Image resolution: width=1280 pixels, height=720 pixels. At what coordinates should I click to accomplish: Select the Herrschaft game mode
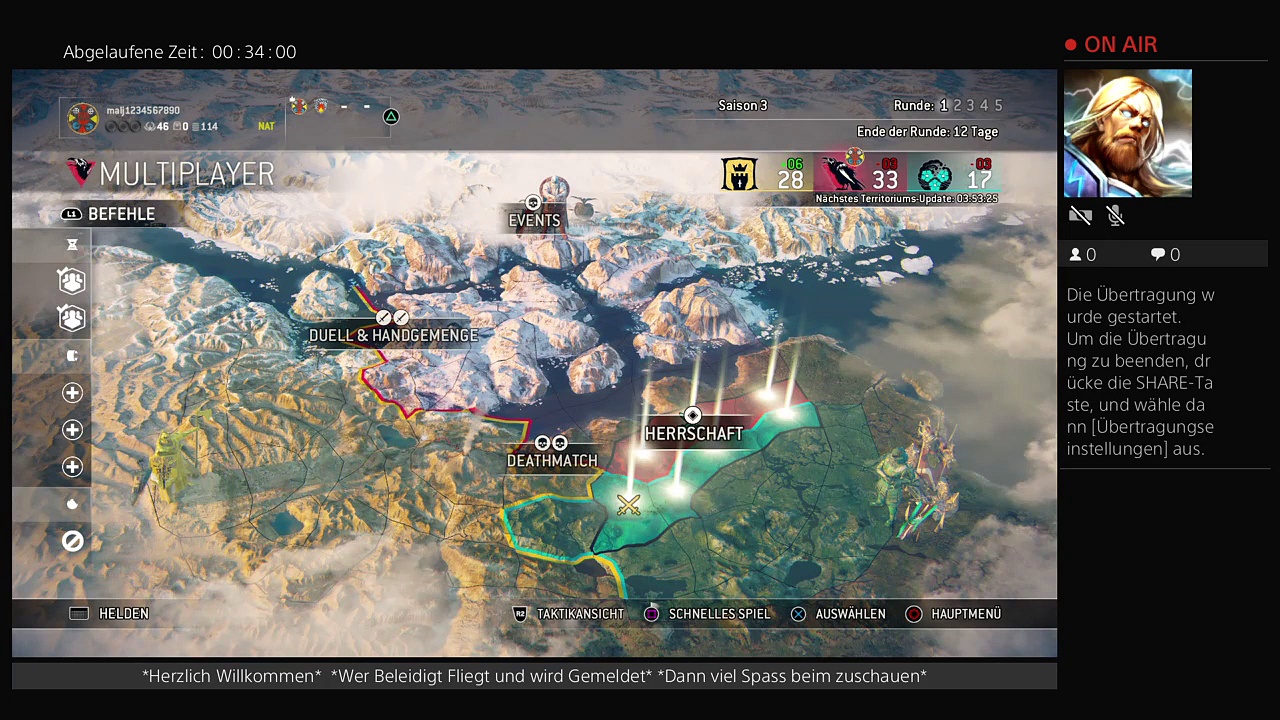click(x=694, y=433)
